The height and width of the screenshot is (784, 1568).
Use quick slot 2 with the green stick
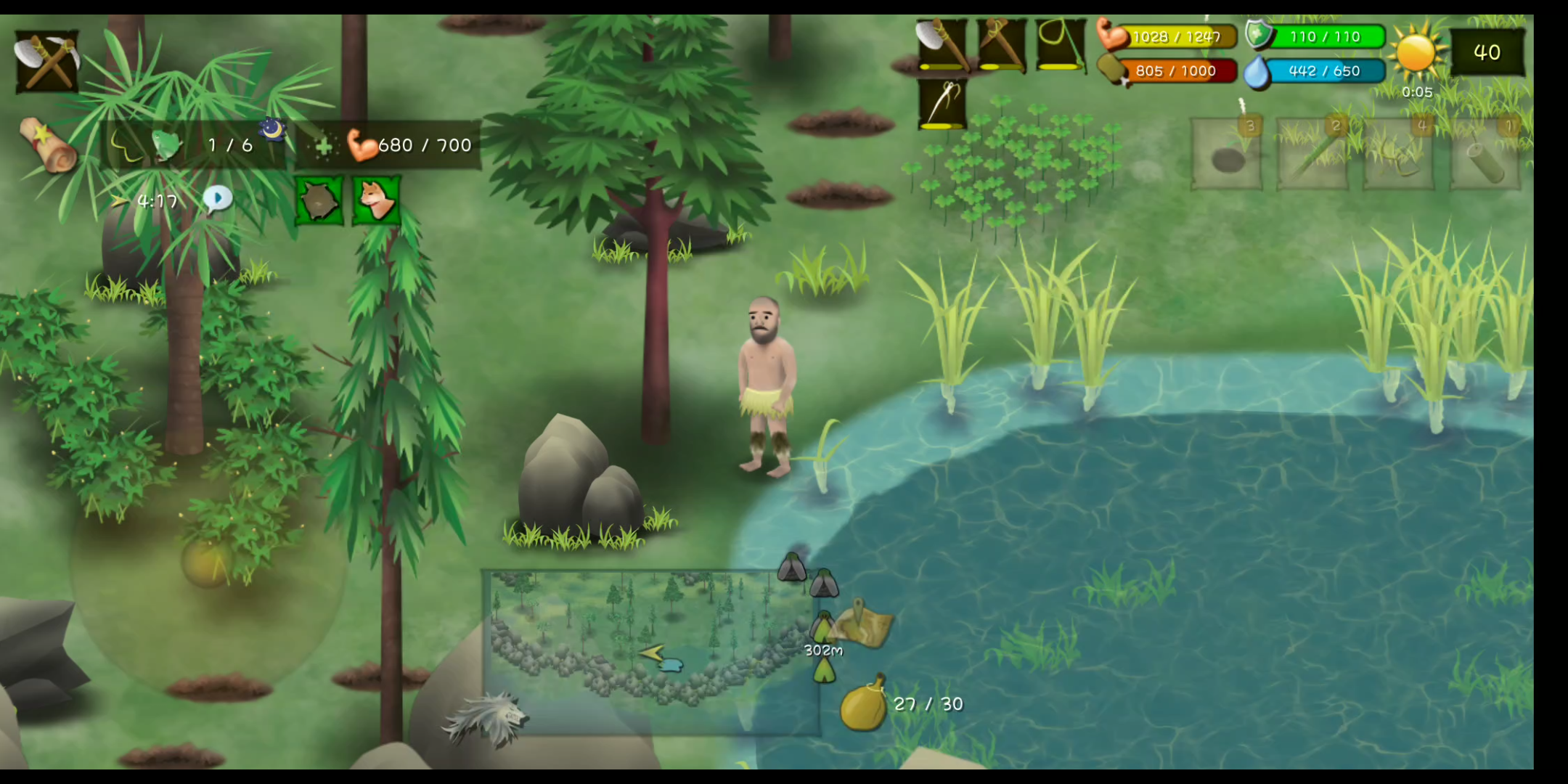[x=1312, y=155]
